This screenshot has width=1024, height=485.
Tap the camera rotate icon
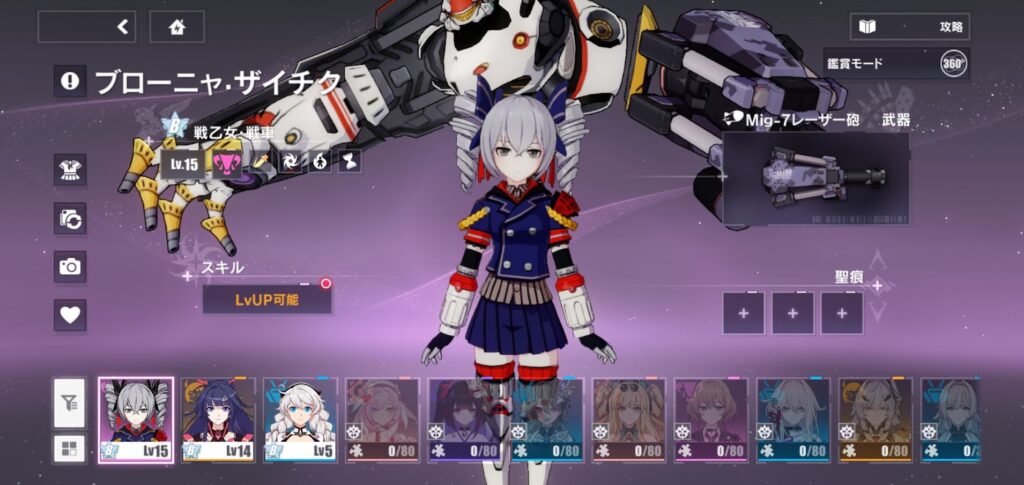click(x=70, y=218)
